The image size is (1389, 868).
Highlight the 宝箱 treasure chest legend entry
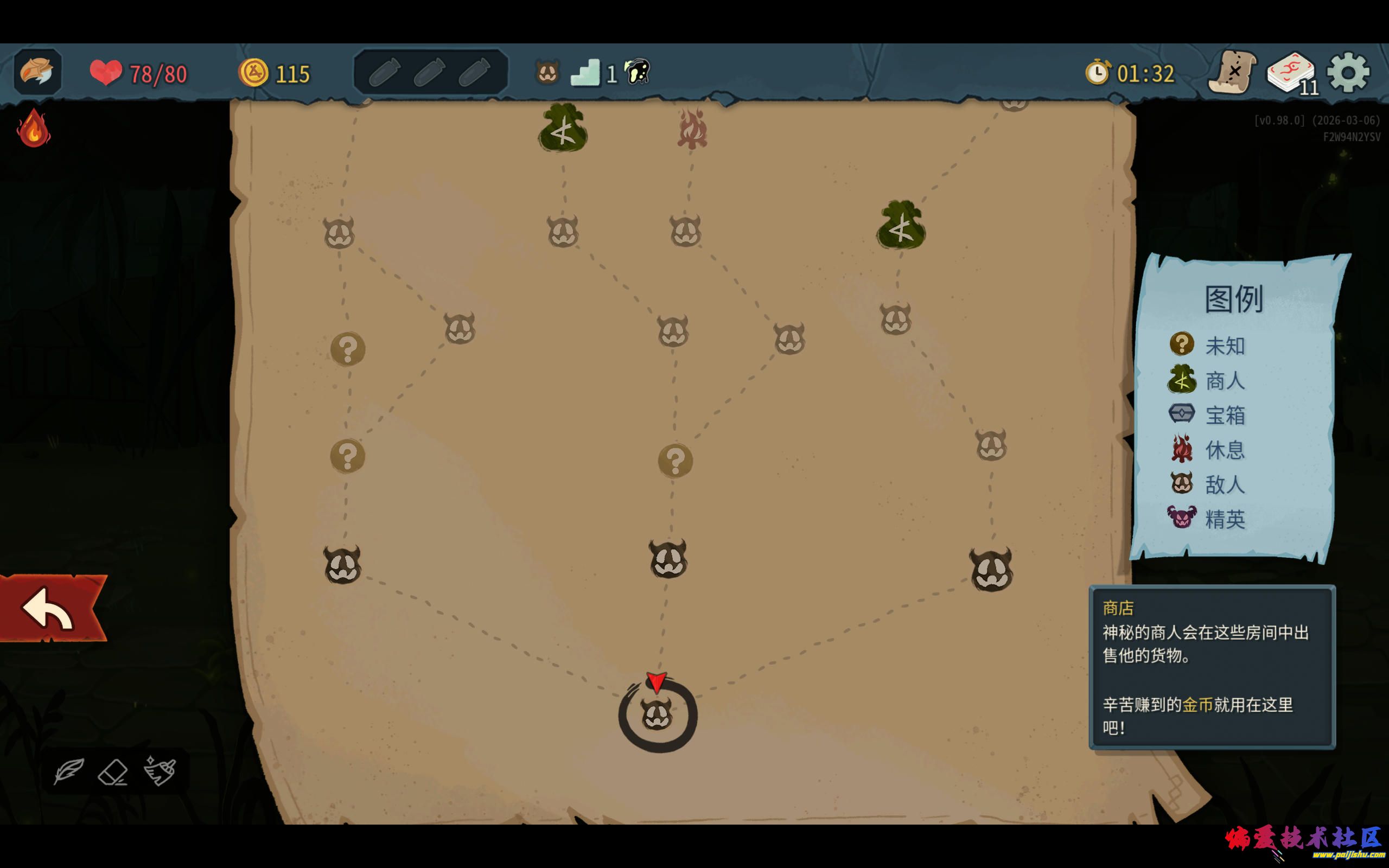[1208, 414]
